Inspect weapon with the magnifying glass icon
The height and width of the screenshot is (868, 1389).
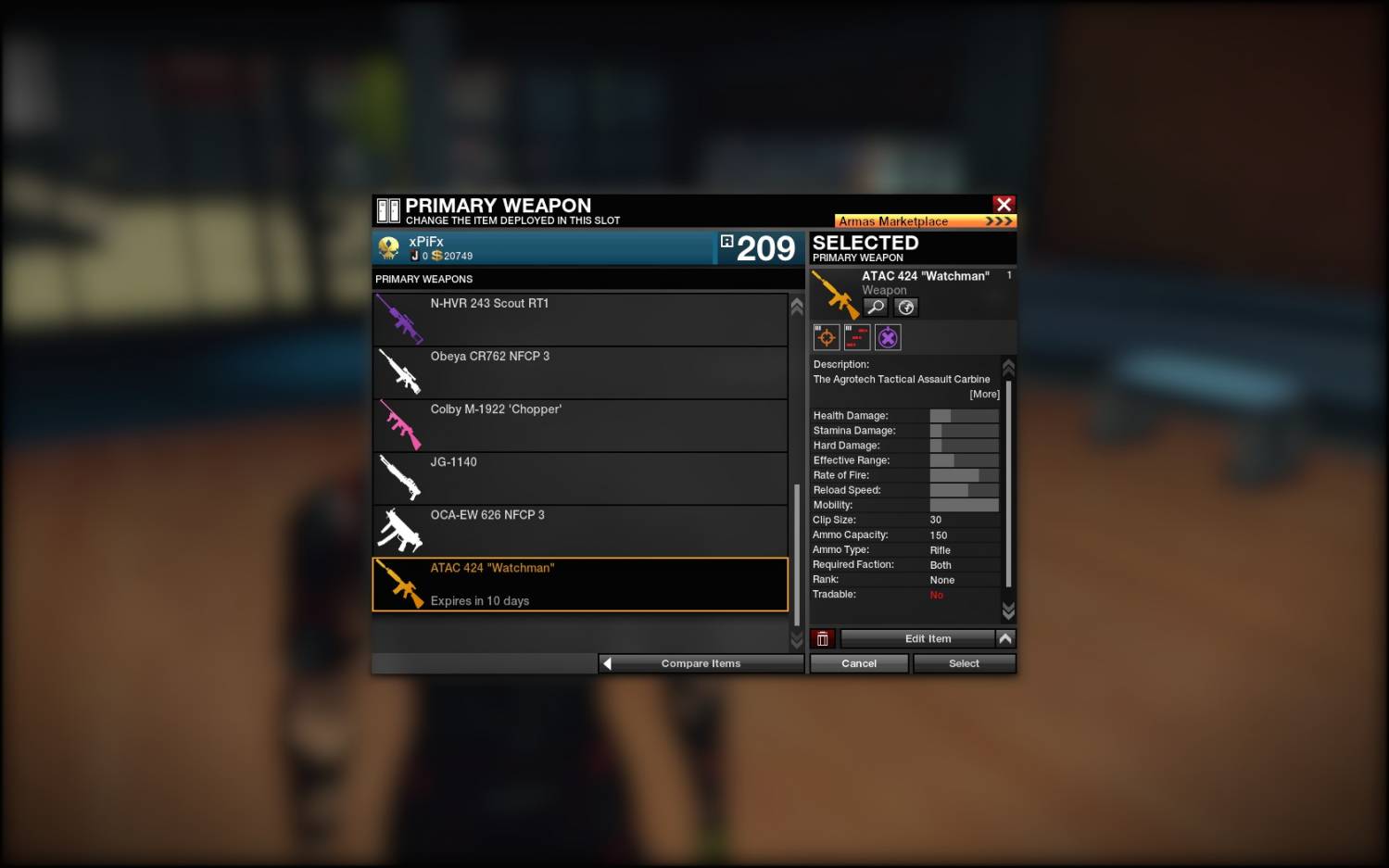pyautogui.click(x=876, y=308)
